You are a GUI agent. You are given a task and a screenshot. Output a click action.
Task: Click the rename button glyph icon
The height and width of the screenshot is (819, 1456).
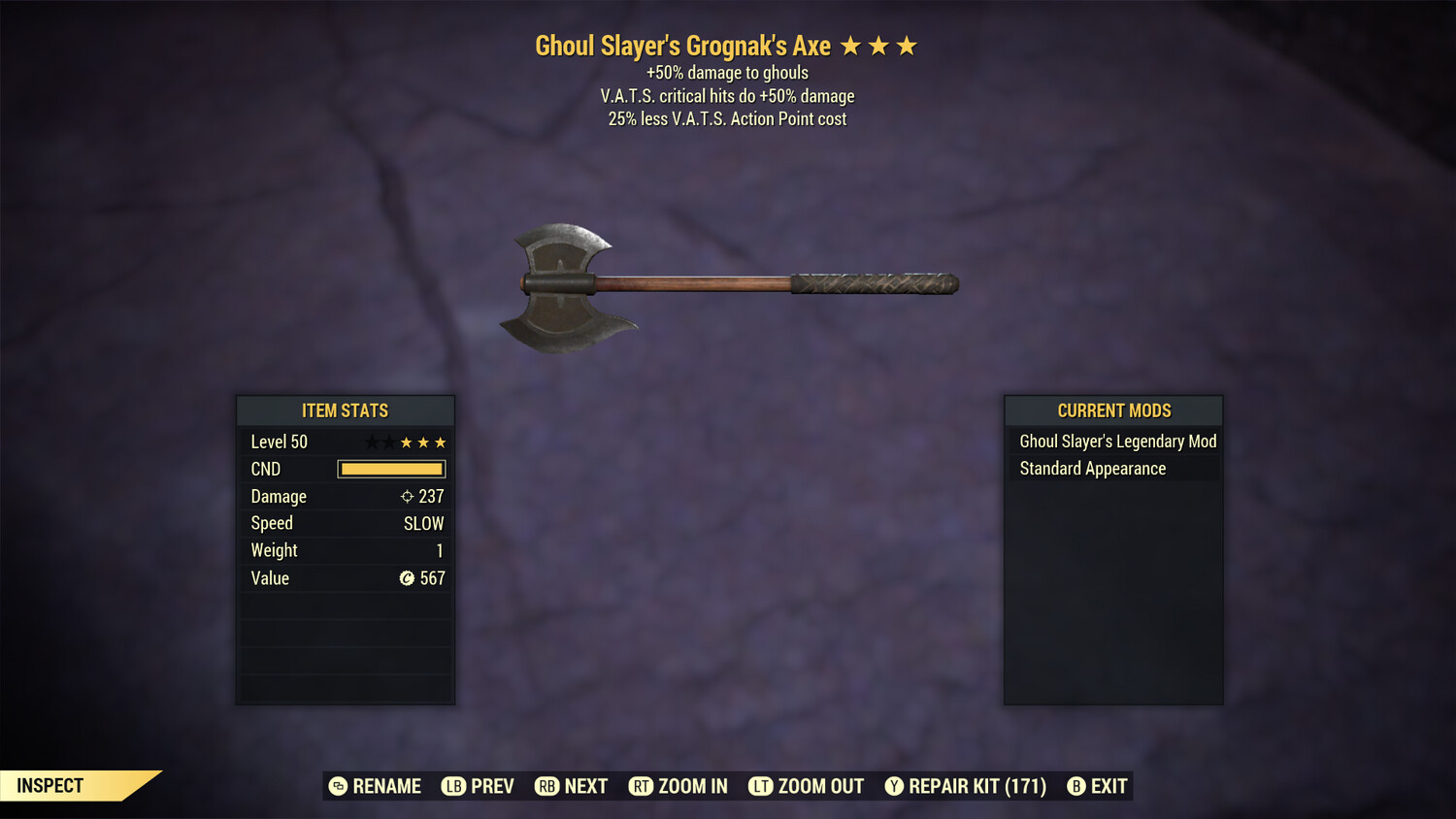(338, 786)
